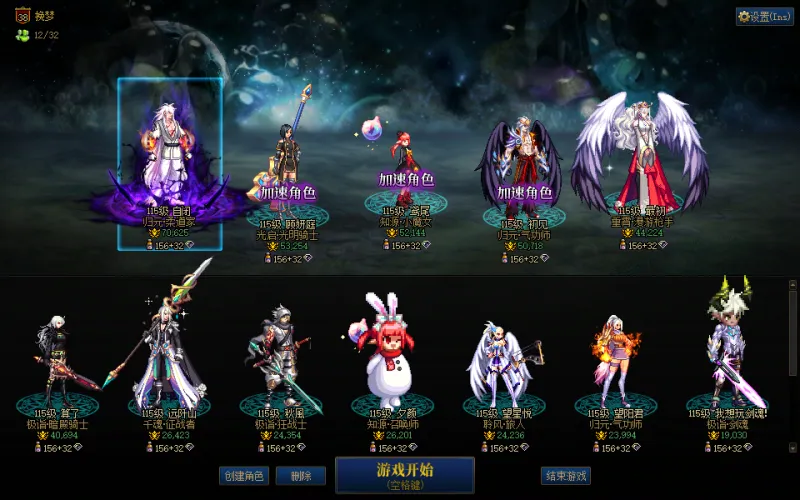This screenshot has width=800, height=500.
Task: Select the dark-winged 气功师 character
Action: [523, 165]
